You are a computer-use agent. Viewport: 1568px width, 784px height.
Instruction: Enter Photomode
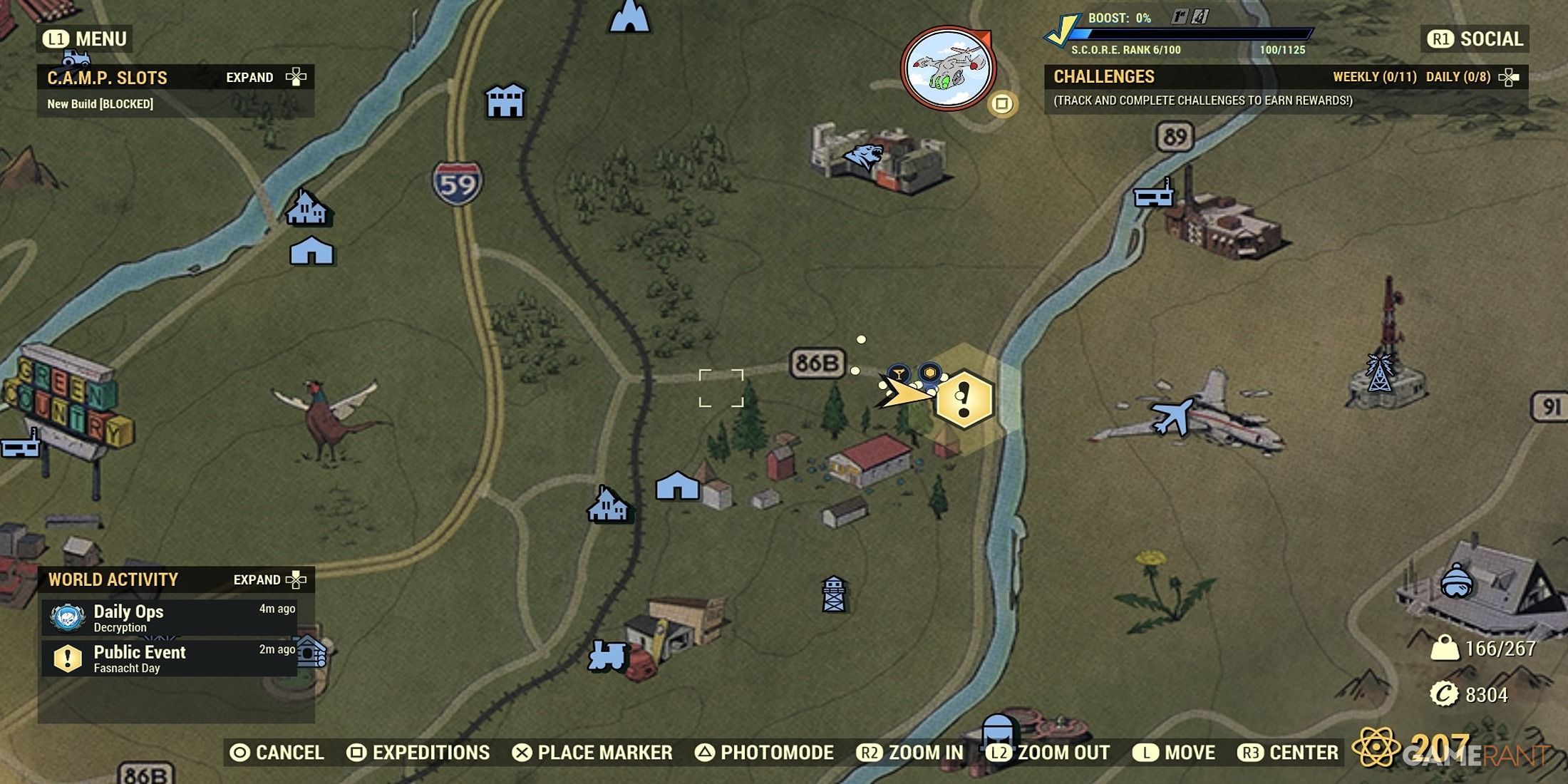point(765,753)
